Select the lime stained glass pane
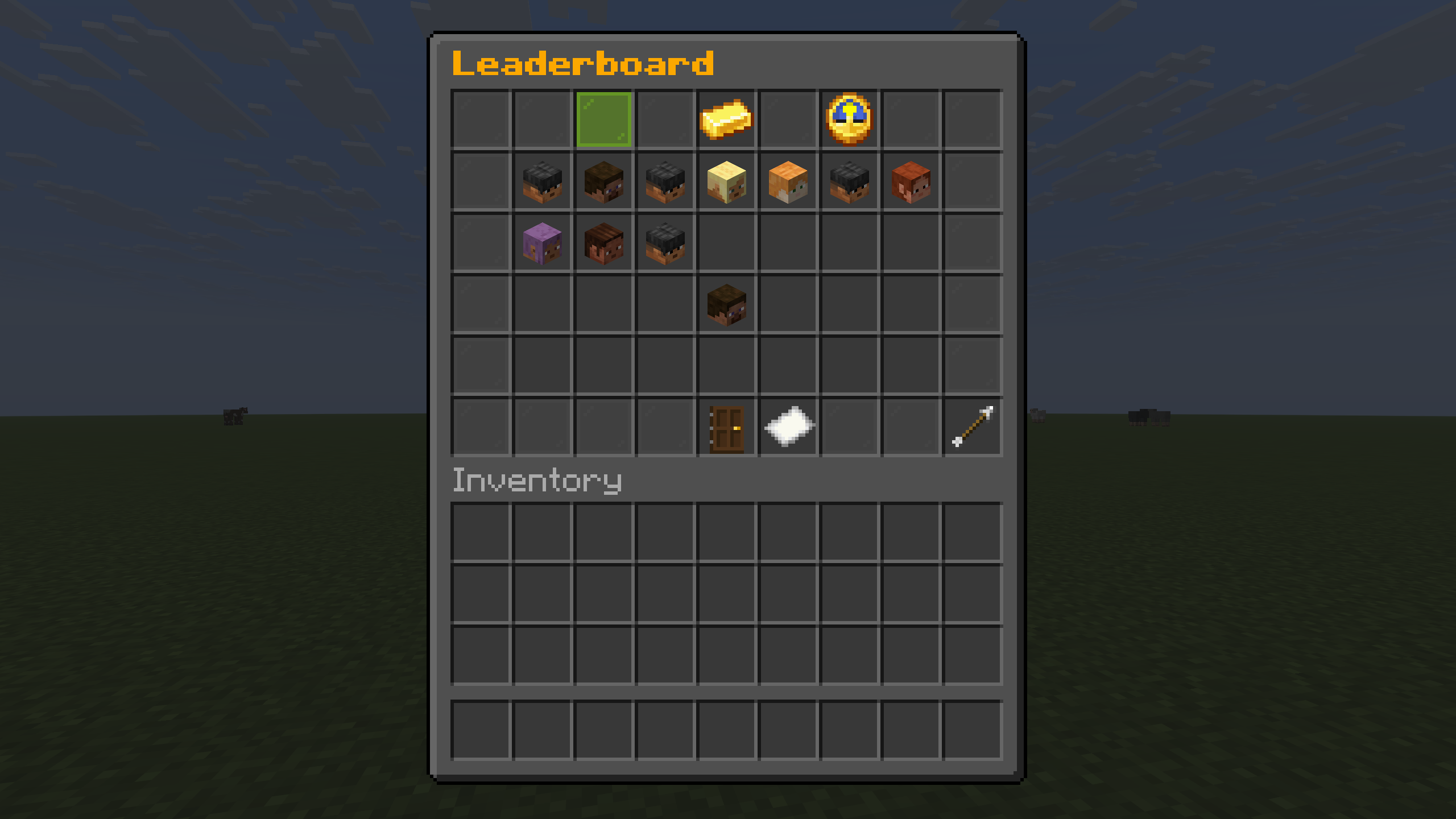 (604, 119)
